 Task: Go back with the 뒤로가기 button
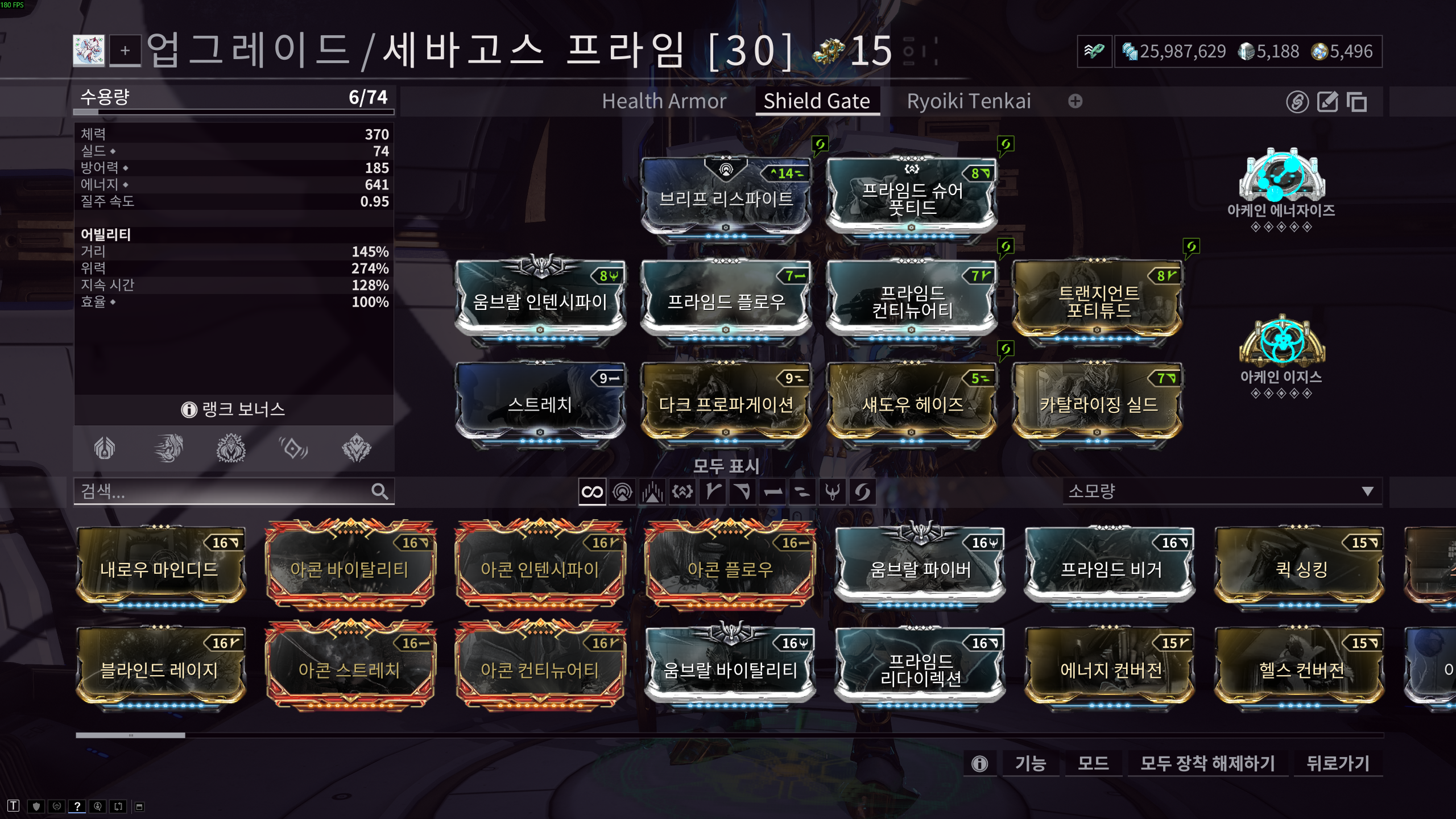click(x=1337, y=763)
